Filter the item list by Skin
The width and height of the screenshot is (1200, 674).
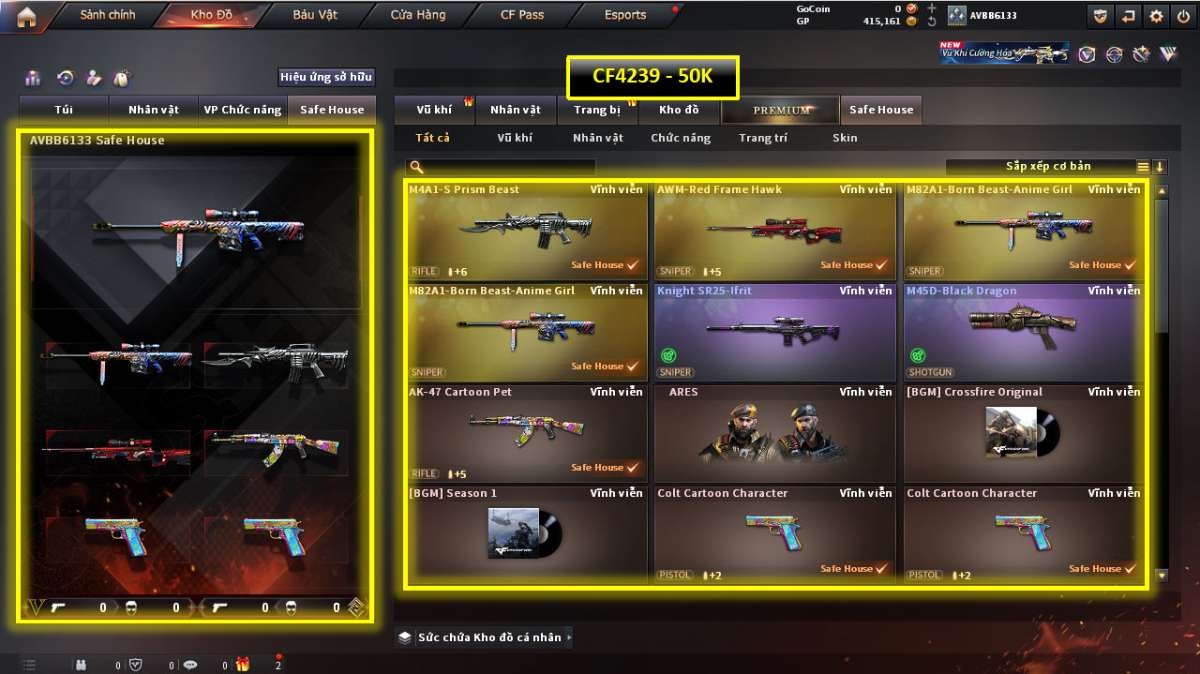point(844,138)
